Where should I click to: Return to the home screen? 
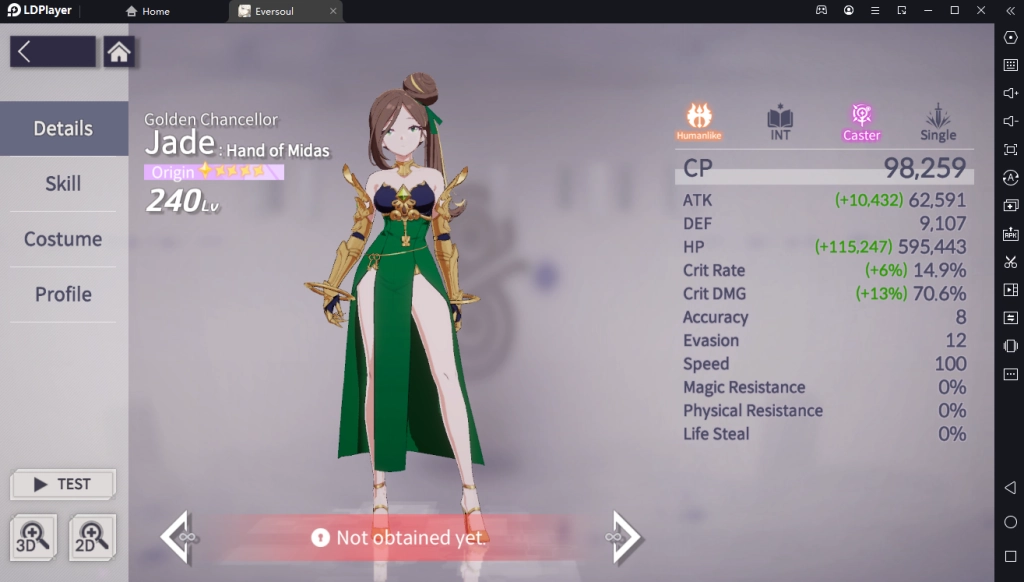click(119, 52)
